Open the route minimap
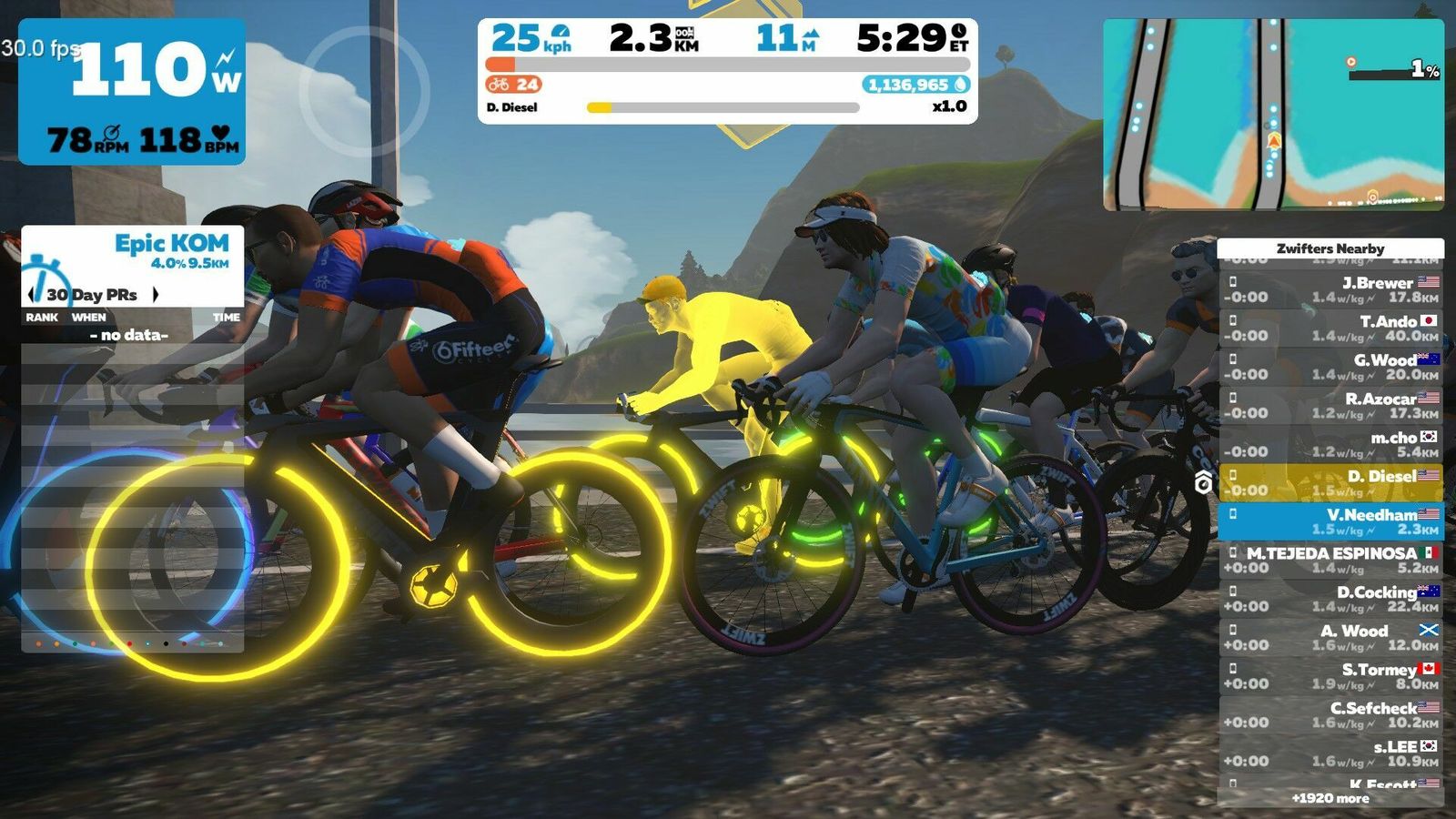 tap(1273, 115)
